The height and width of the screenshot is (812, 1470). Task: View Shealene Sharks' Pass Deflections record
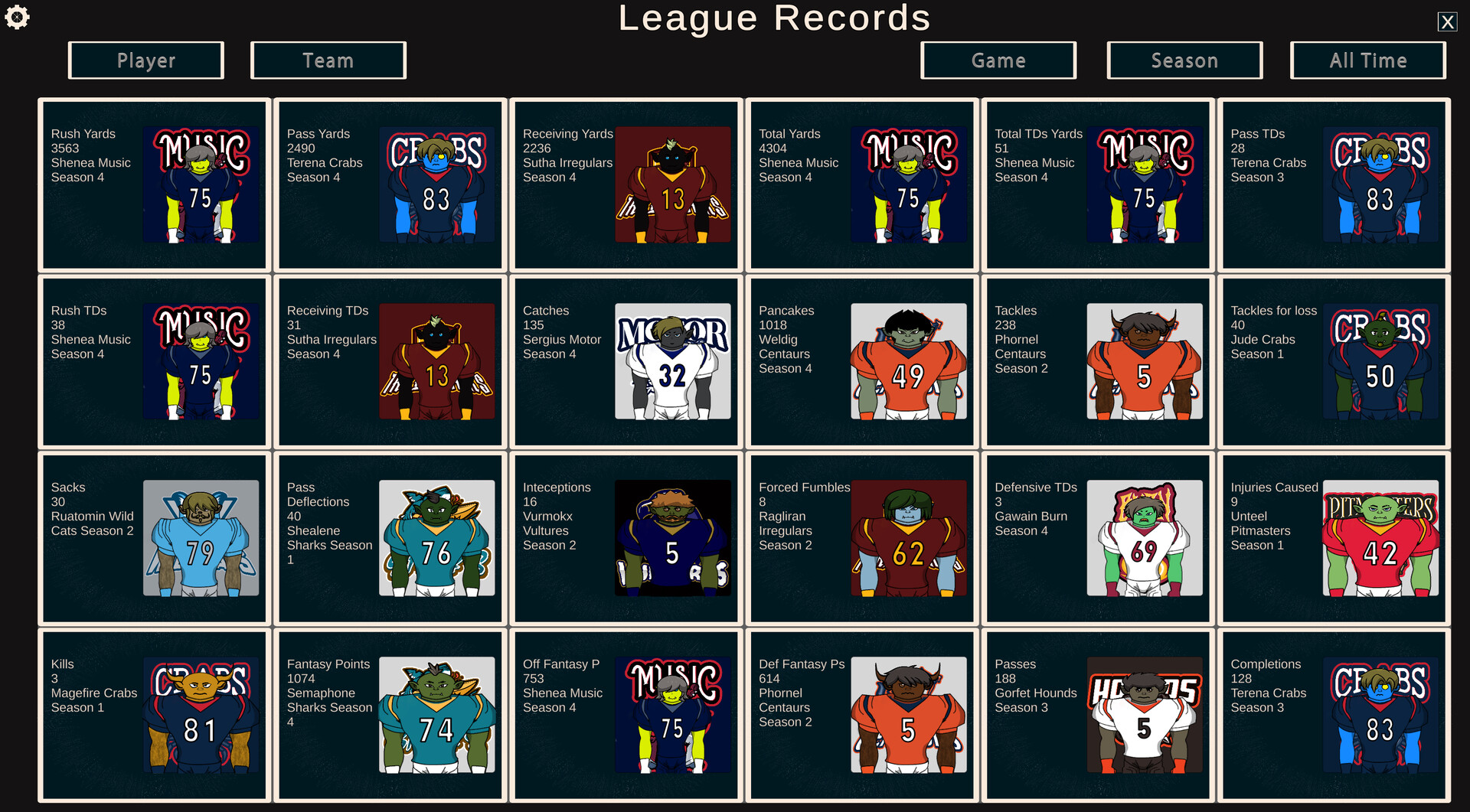point(390,538)
